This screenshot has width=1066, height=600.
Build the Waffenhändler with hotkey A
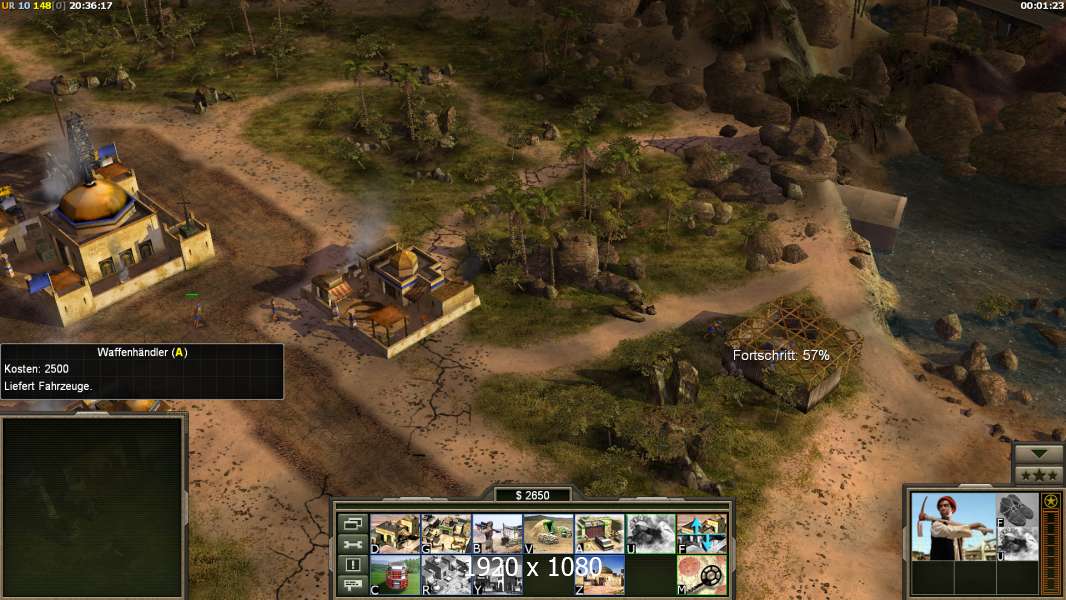click(x=600, y=534)
